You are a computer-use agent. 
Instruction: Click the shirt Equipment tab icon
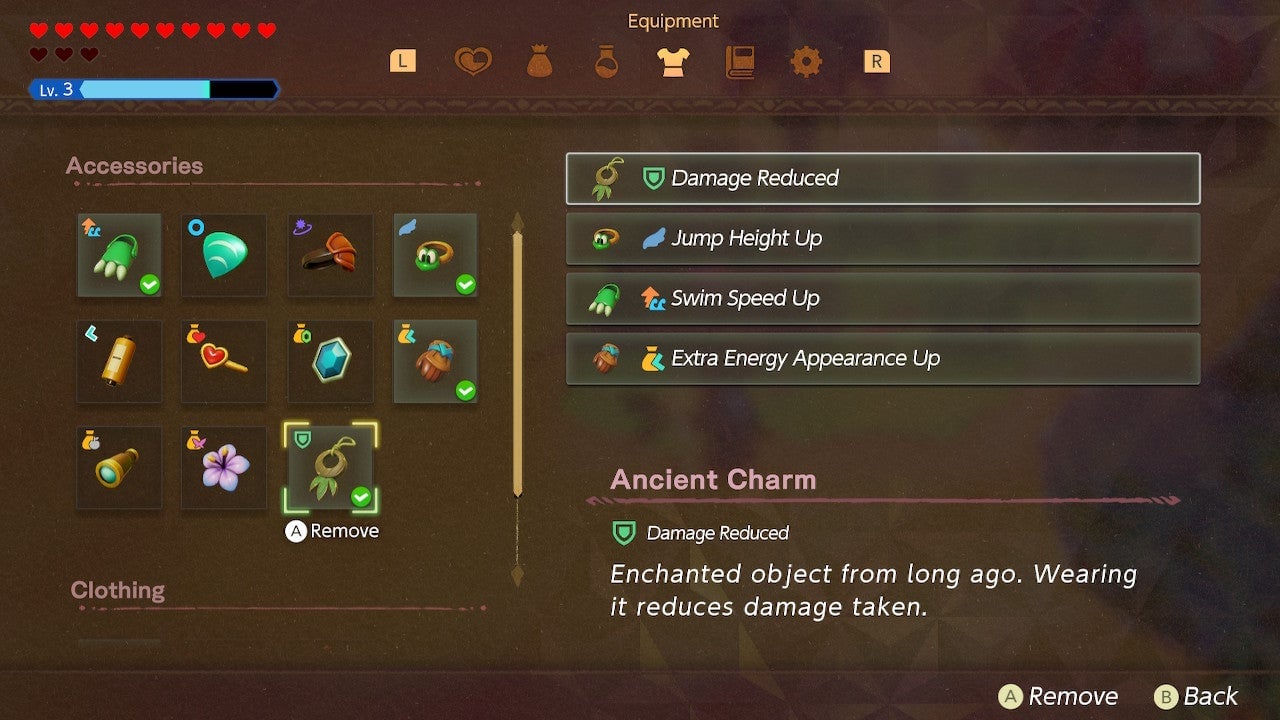point(673,61)
